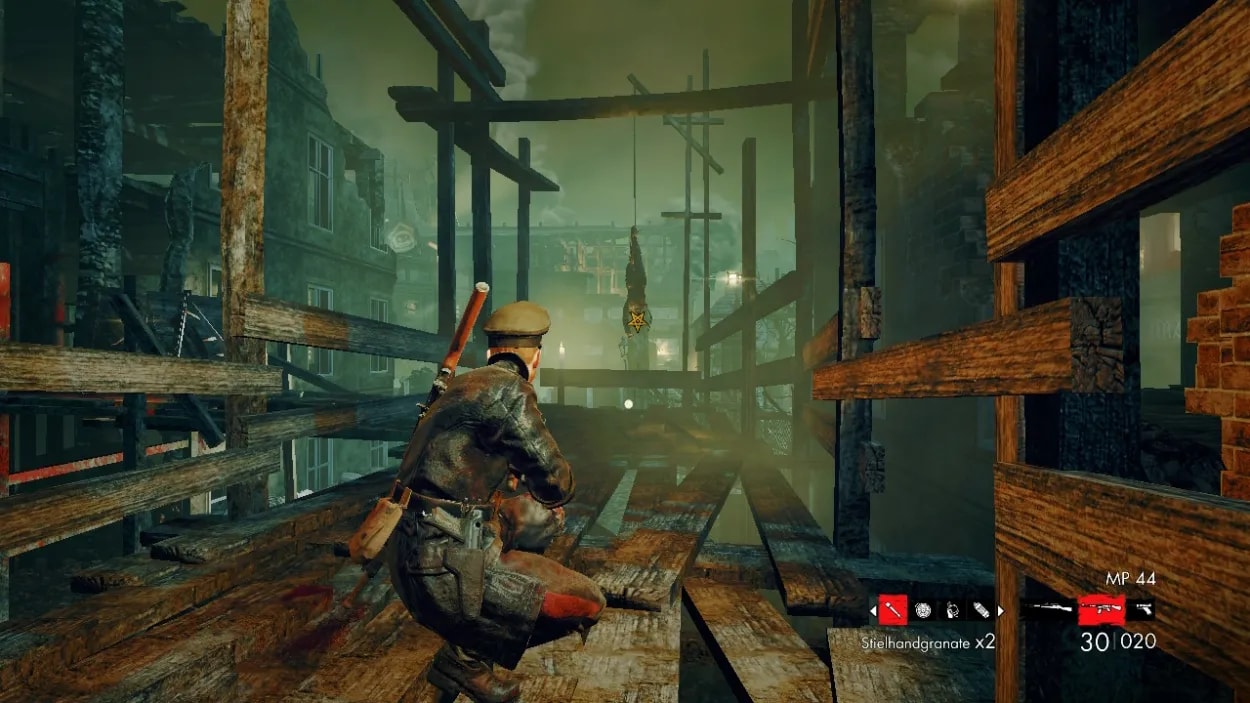Select the highlighted MP 44 weapon slot
The width and height of the screenshot is (1250, 703).
click(1101, 608)
